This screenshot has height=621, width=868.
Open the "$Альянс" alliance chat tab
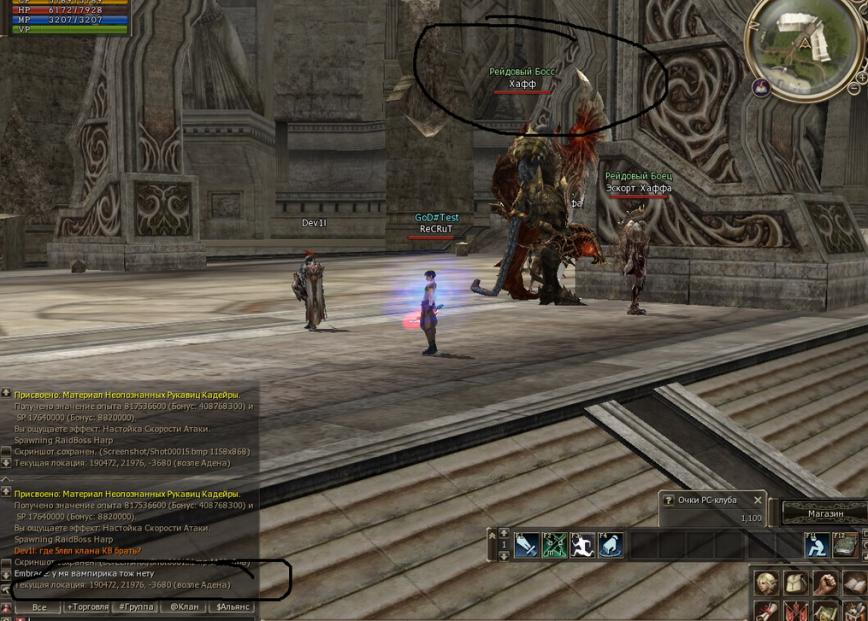pyautogui.click(x=233, y=607)
